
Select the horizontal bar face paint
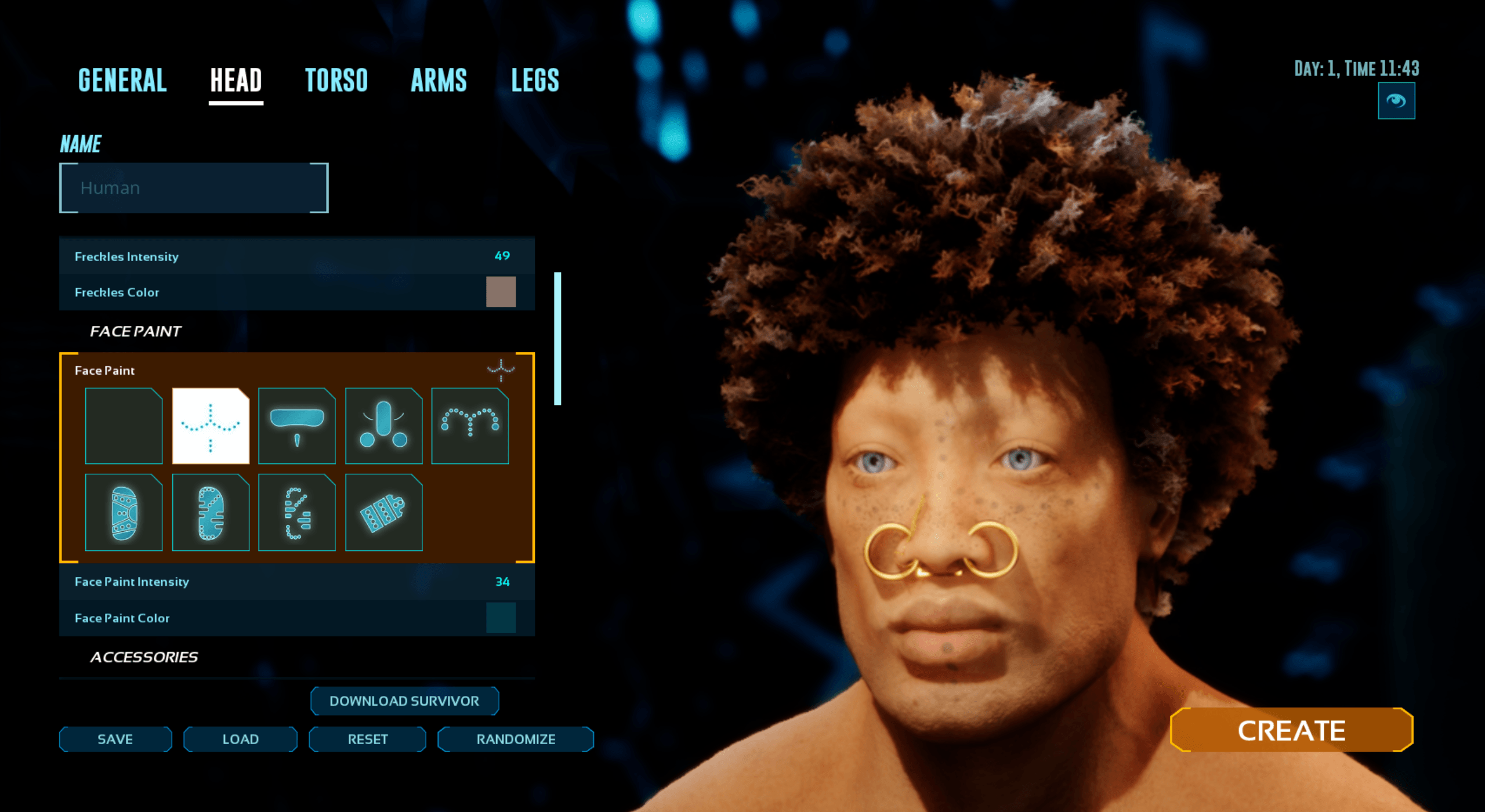[x=296, y=426]
